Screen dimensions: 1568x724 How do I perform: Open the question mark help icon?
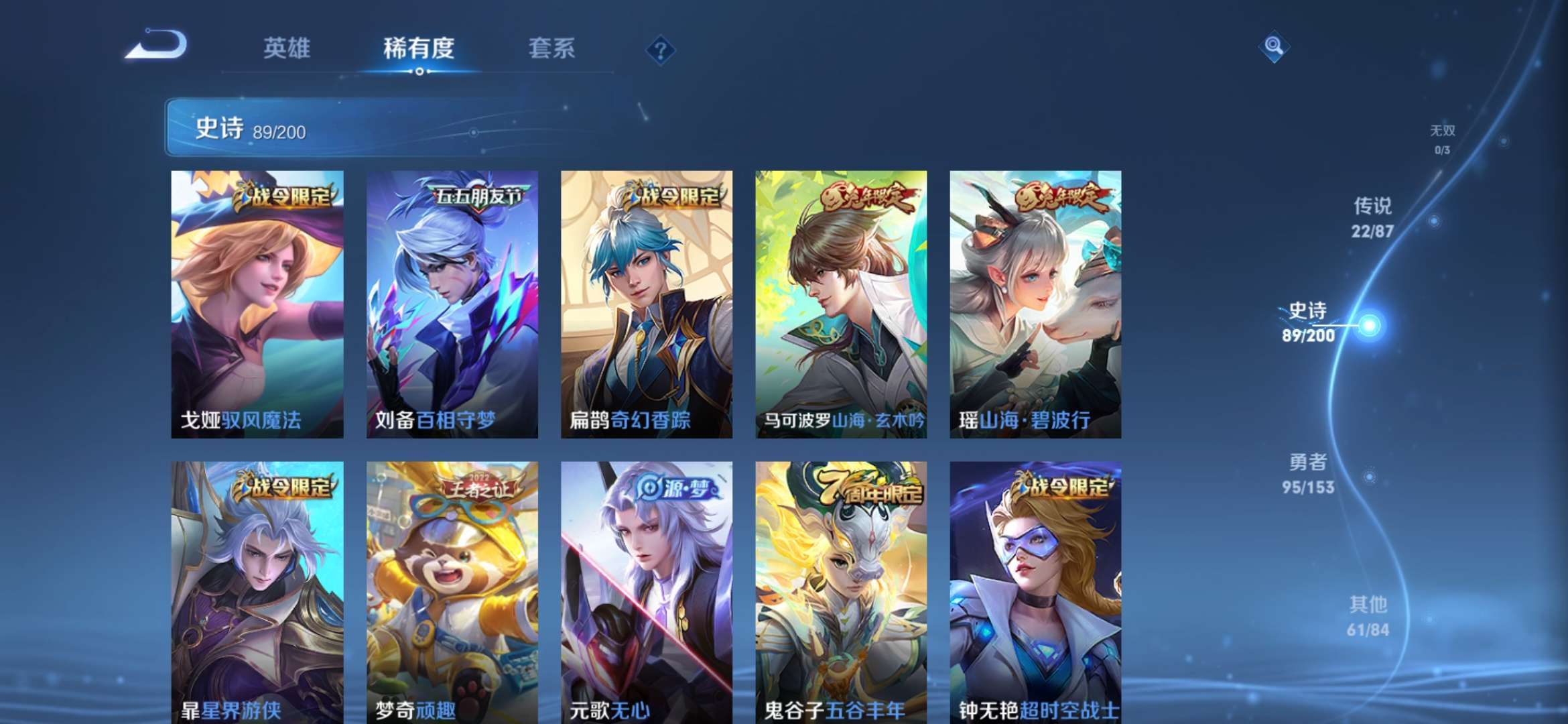point(660,50)
